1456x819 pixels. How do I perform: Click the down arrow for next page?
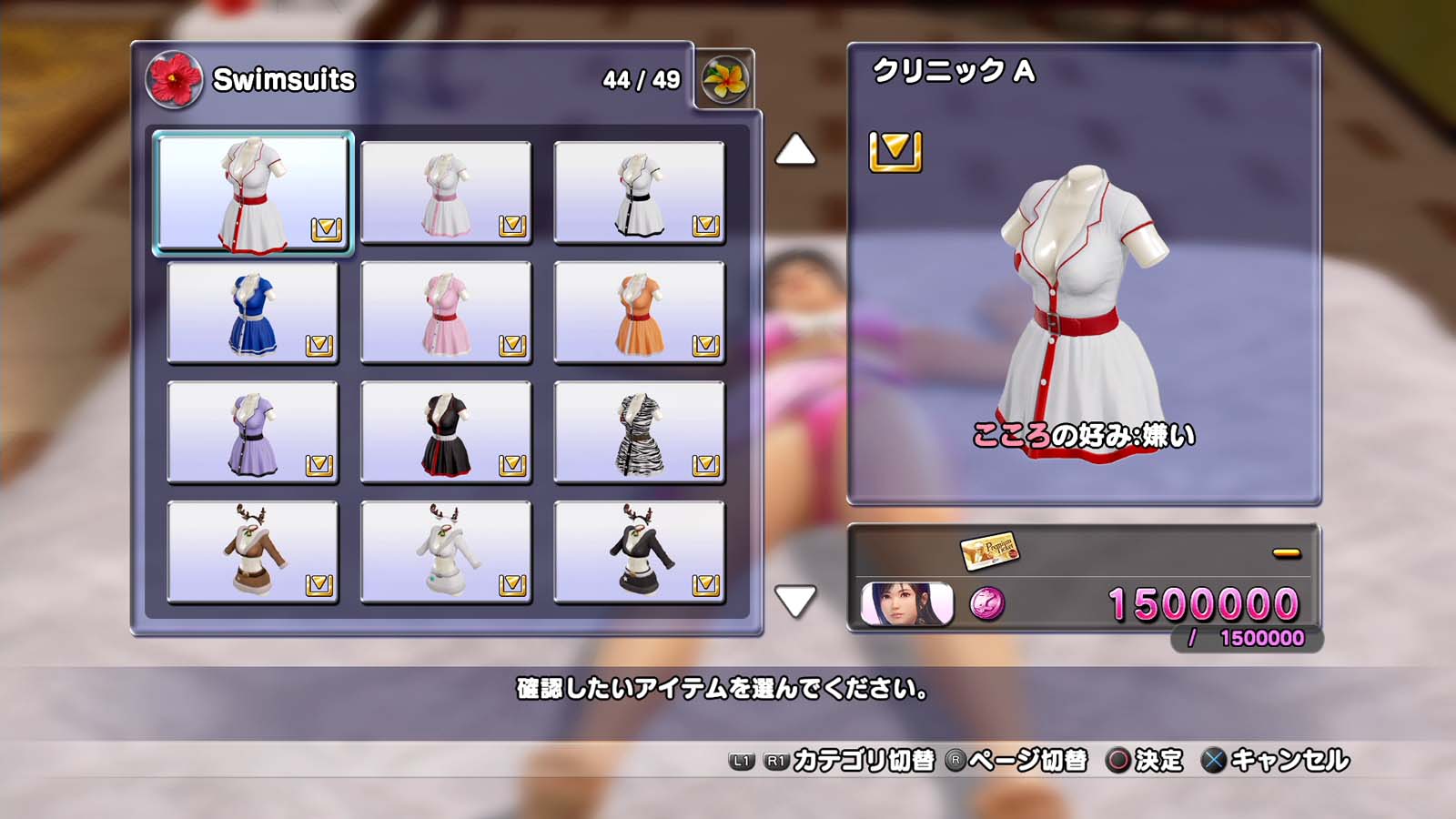[795, 601]
